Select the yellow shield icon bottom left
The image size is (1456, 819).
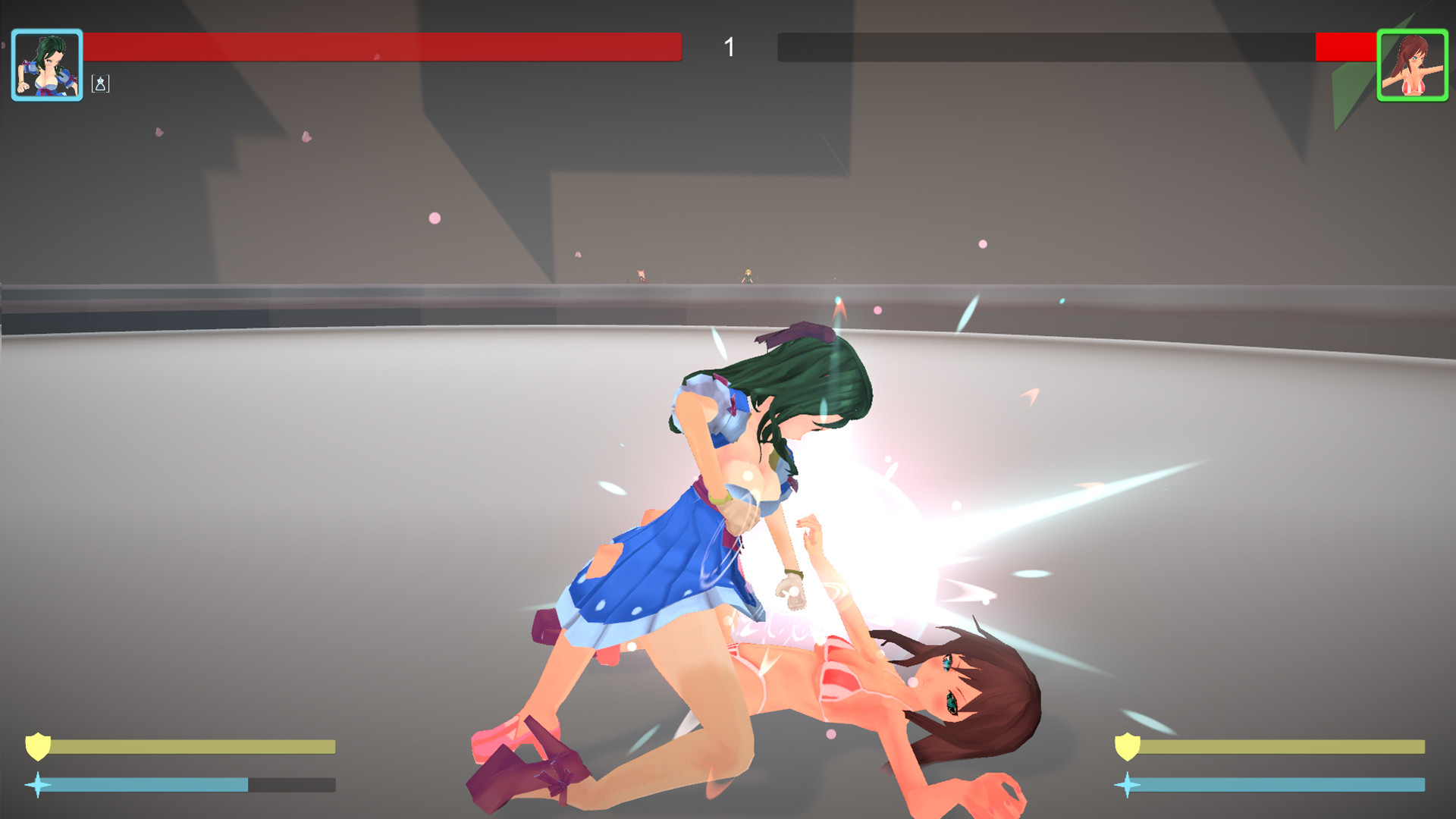click(x=38, y=747)
